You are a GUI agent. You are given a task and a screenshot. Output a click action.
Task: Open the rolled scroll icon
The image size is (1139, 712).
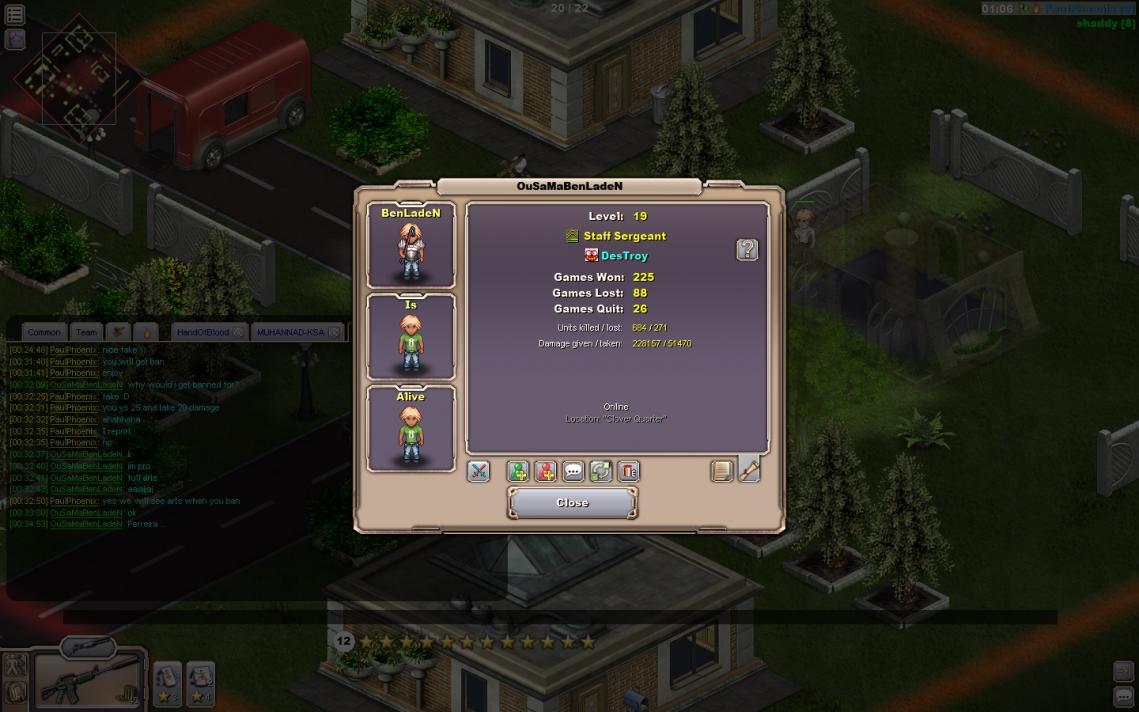[749, 469]
